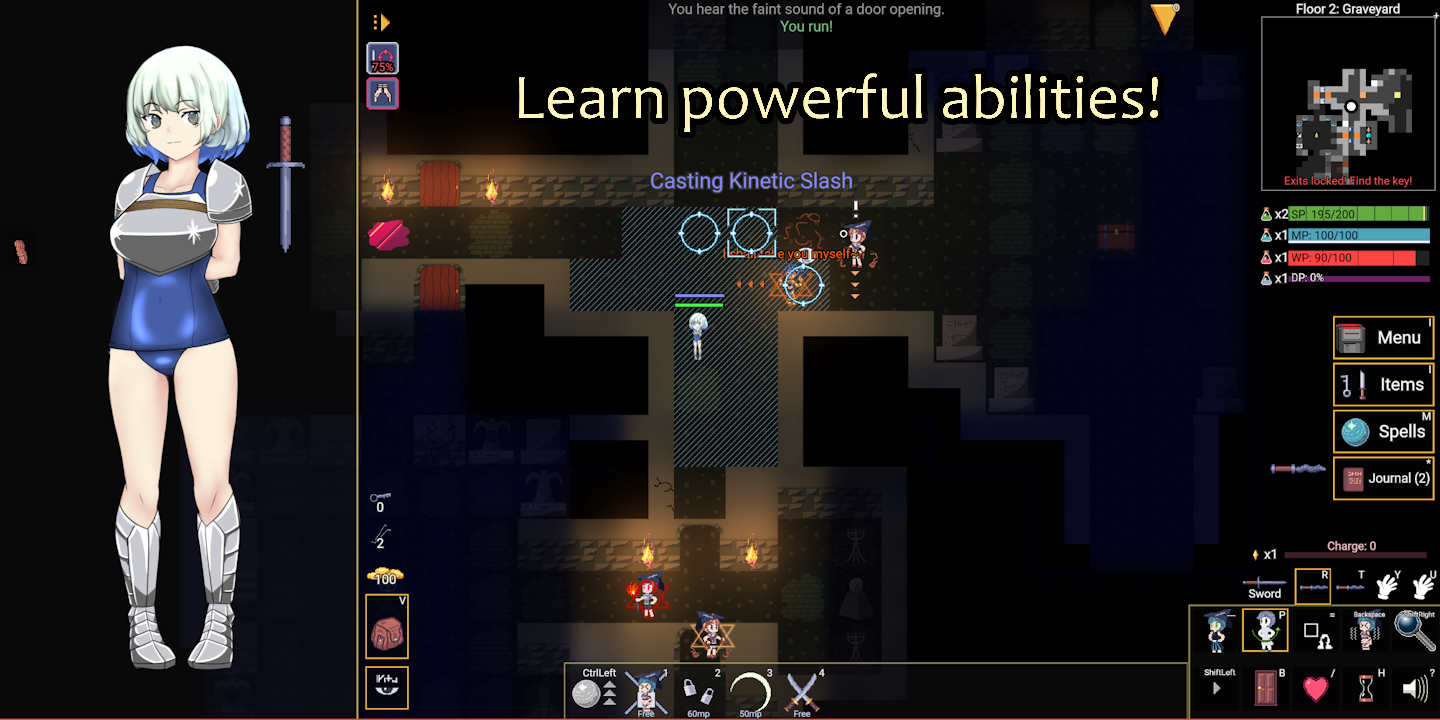Expand the yellow double-arrow panel
This screenshot has height=720, width=1440.
coord(382,21)
